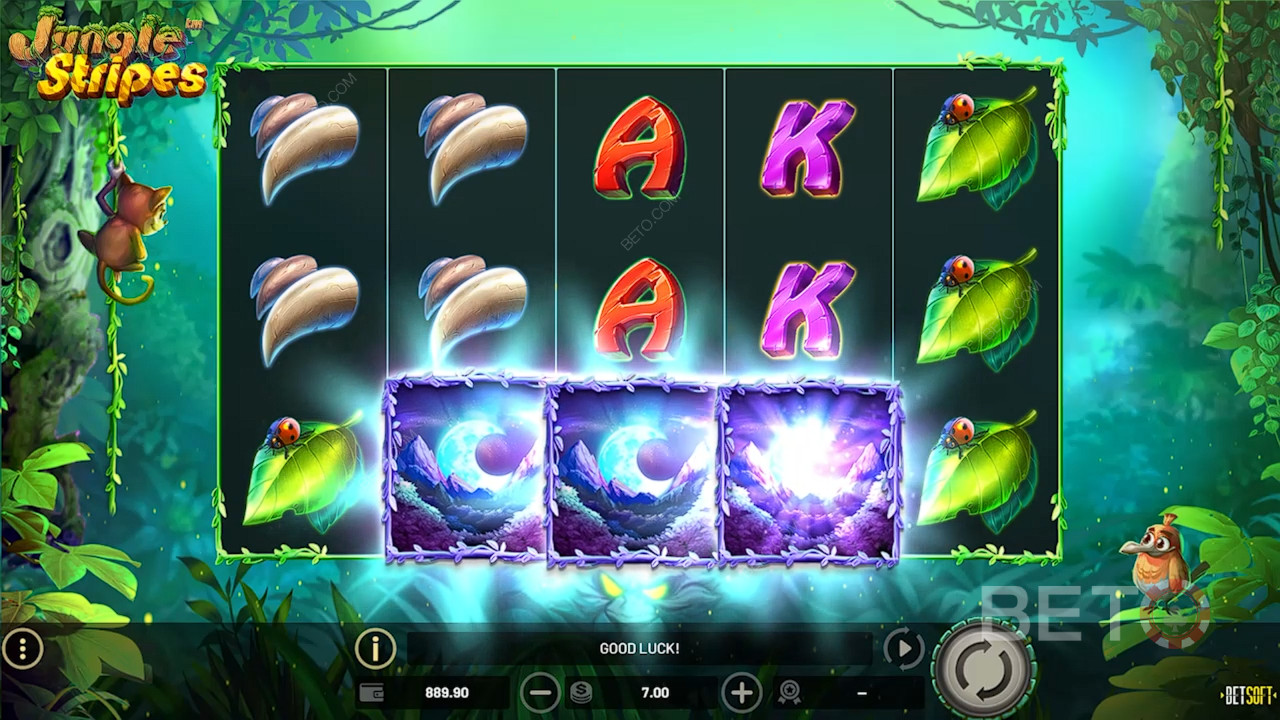Viewport: 1280px width, 720px height.
Task: Spin the reels with the round button
Action: pos(983,667)
